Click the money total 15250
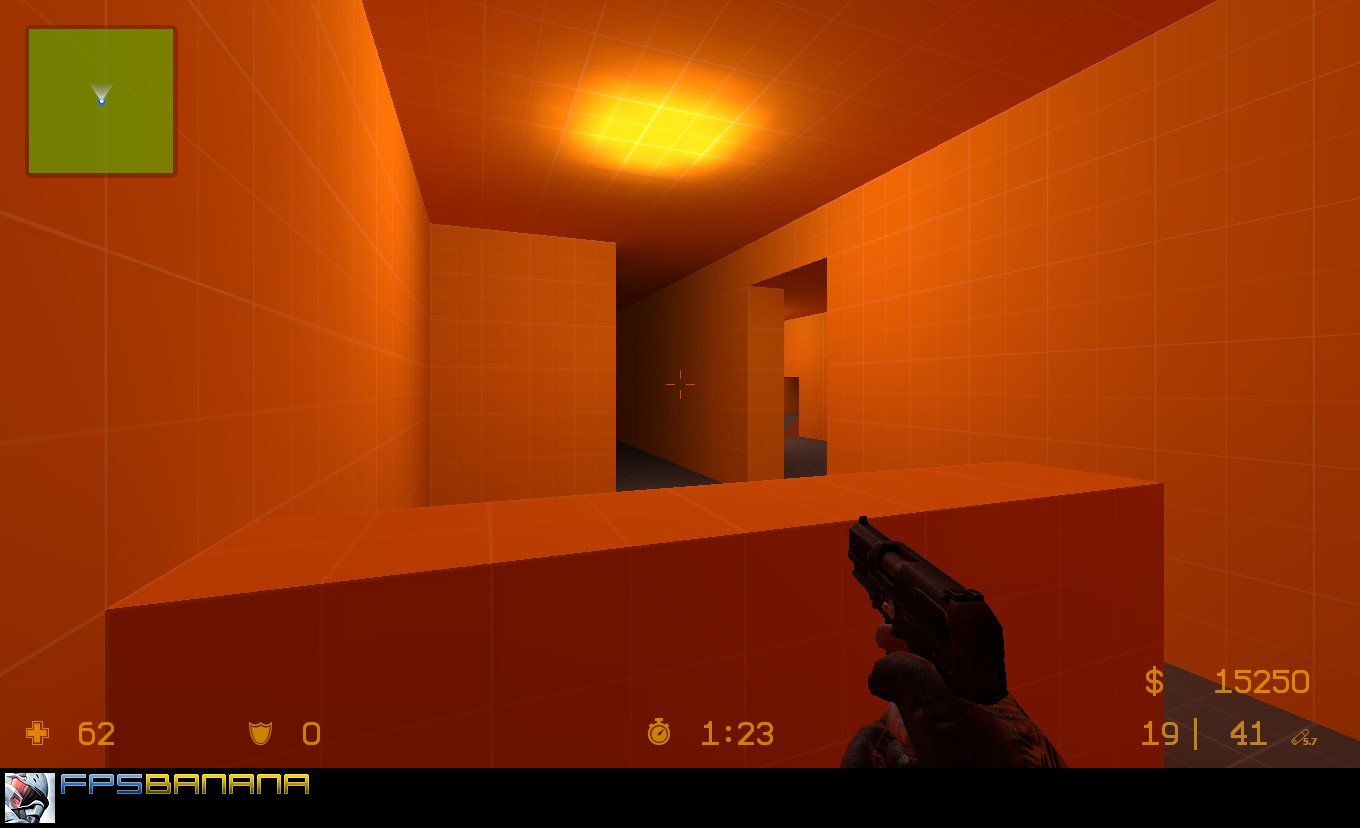Screen dimensions: 1360x828 click(1262, 681)
